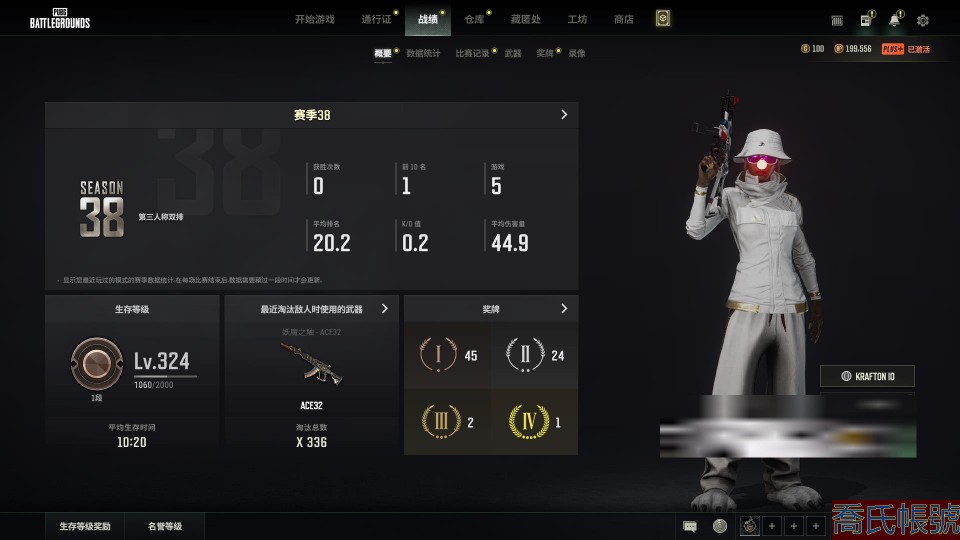This screenshot has height=540, width=960.
Task: Switch to the 数据统计 (Statistics) tab
Action: pyautogui.click(x=423, y=53)
